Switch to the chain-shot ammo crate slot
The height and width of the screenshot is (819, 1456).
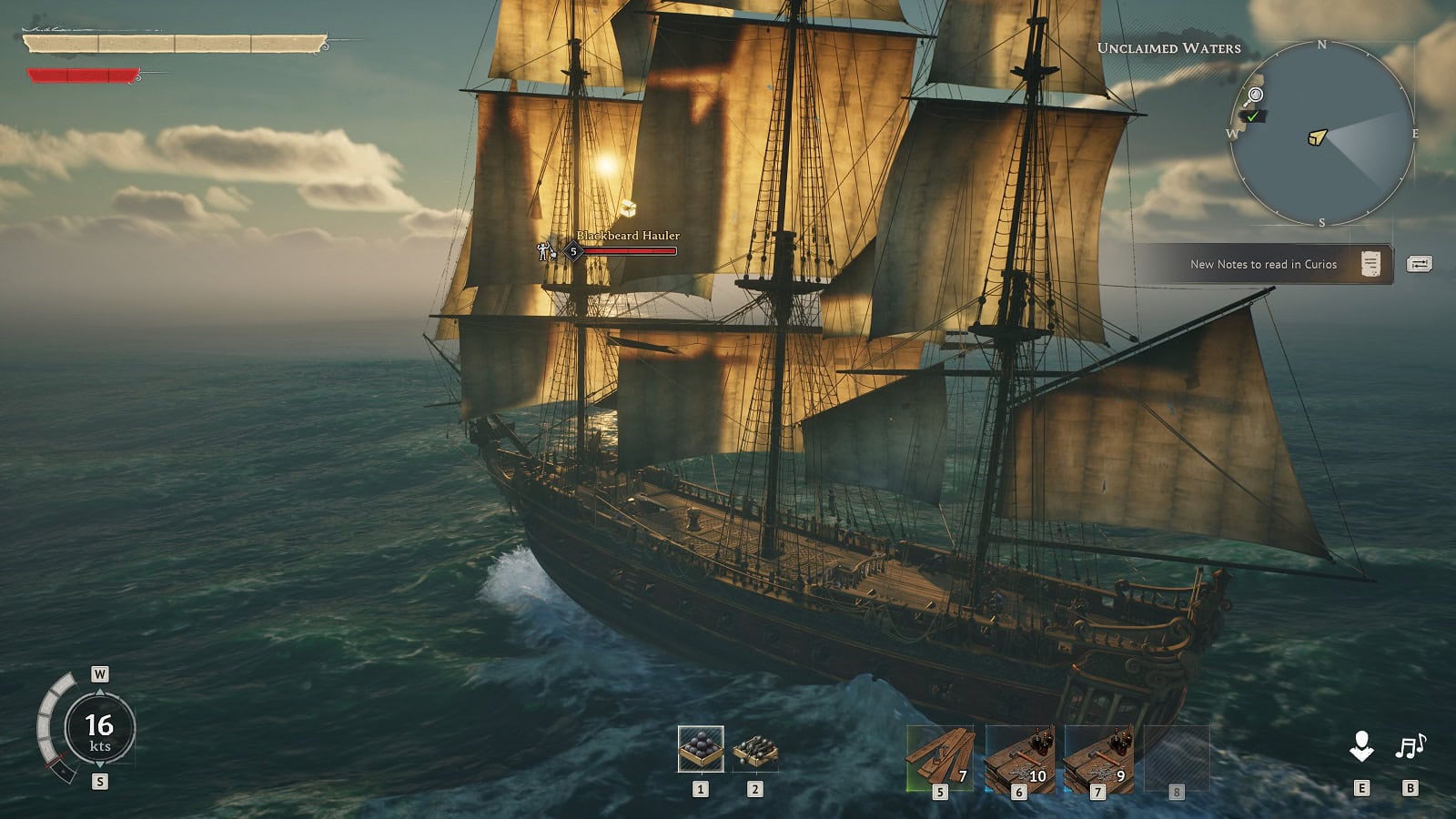click(x=754, y=749)
